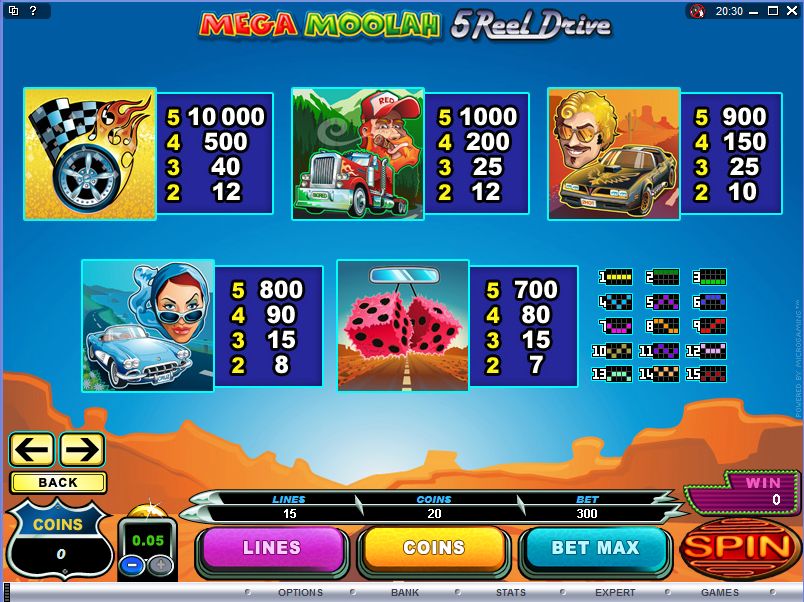804x602 pixels.
Task: Show the next paytable page arrow
Action: [82, 449]
